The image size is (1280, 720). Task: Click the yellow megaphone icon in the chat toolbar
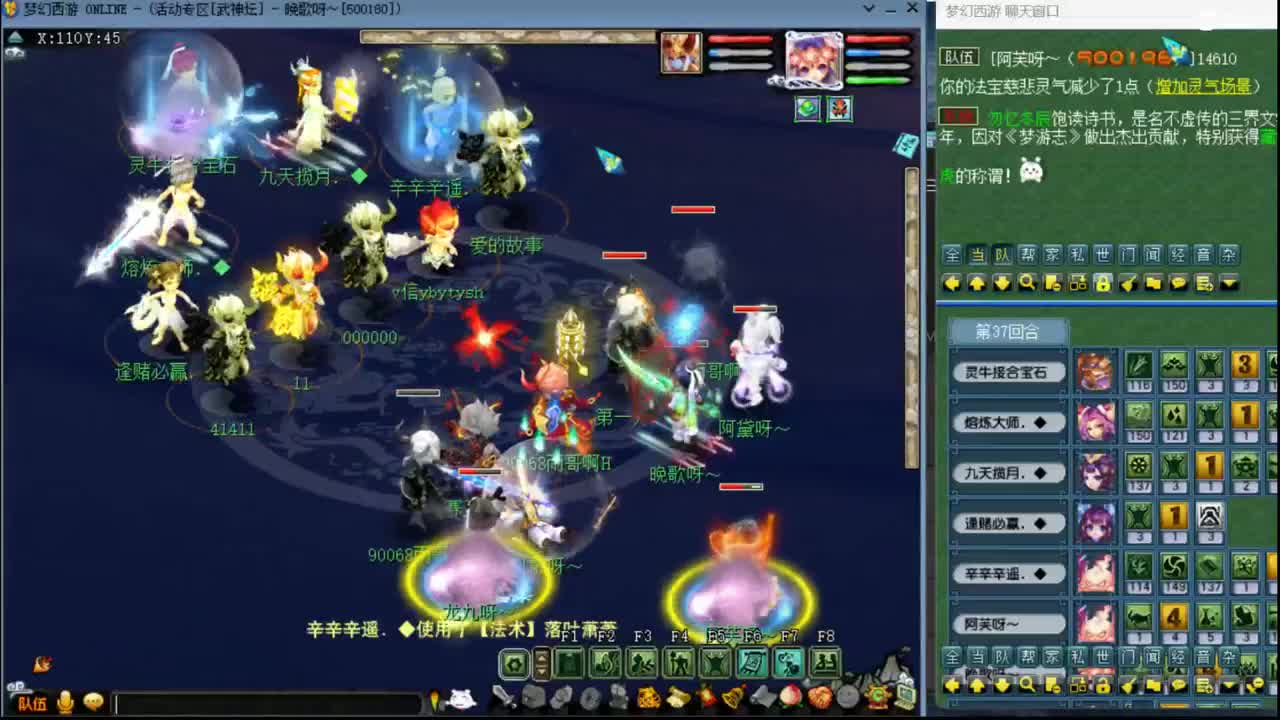pyautogui.click(x=1126, y=282)
